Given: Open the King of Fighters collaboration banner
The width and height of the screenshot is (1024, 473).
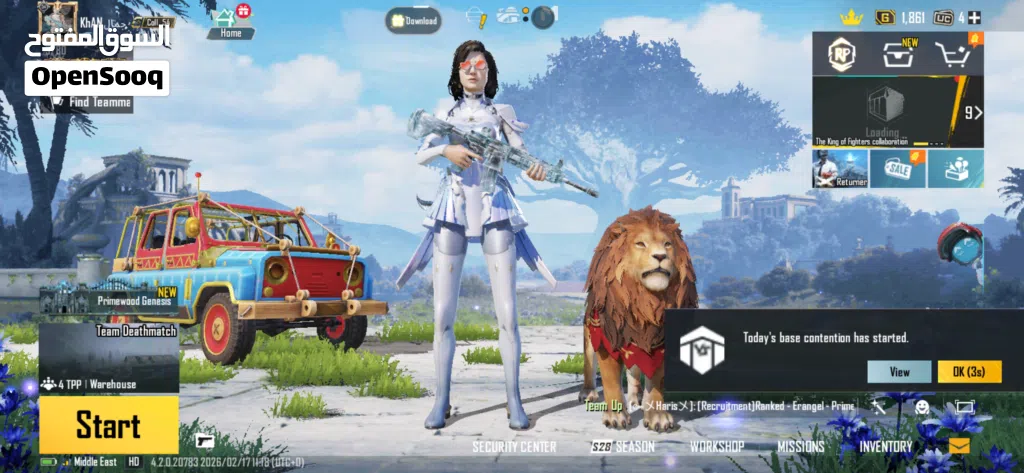Looking at the screenshot, I should (x=889, y=112).
